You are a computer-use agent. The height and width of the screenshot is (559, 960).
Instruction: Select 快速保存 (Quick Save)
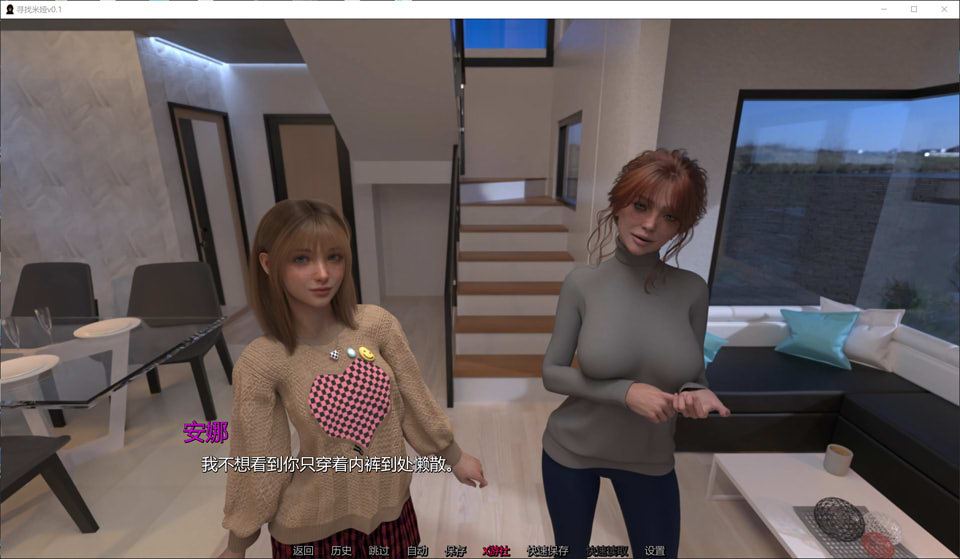pos(547,550)
